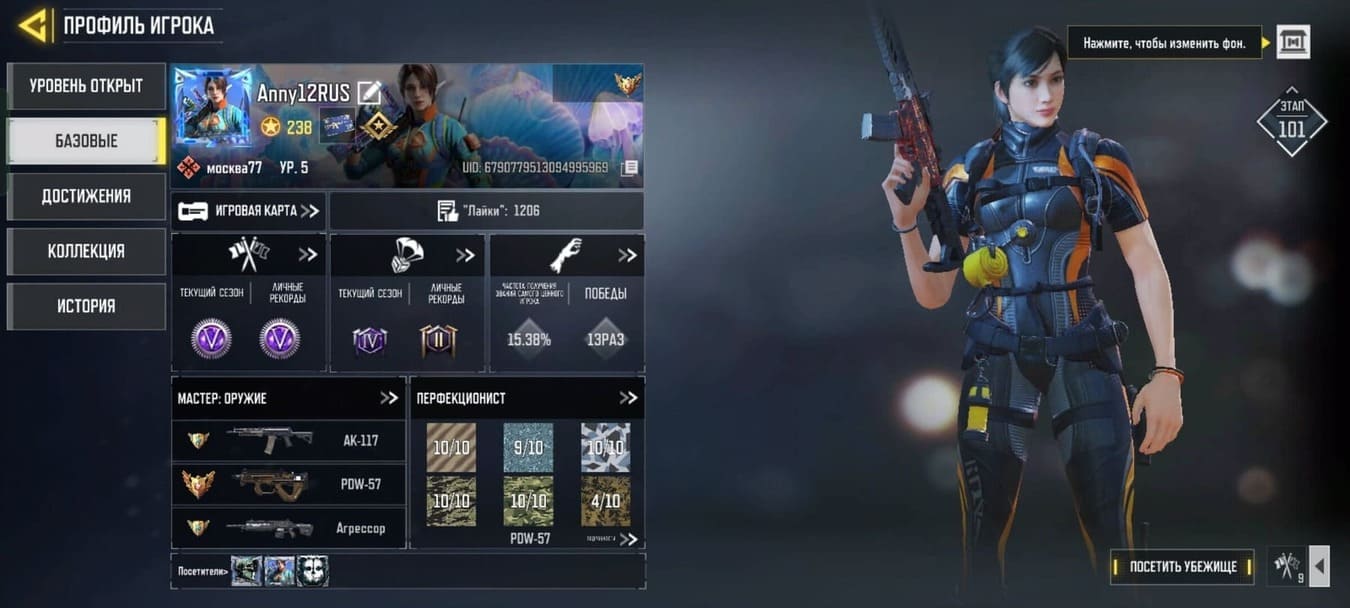1350x608 pixels.
Task: Open the Этап 101 badge
Action: point(1291,121)
